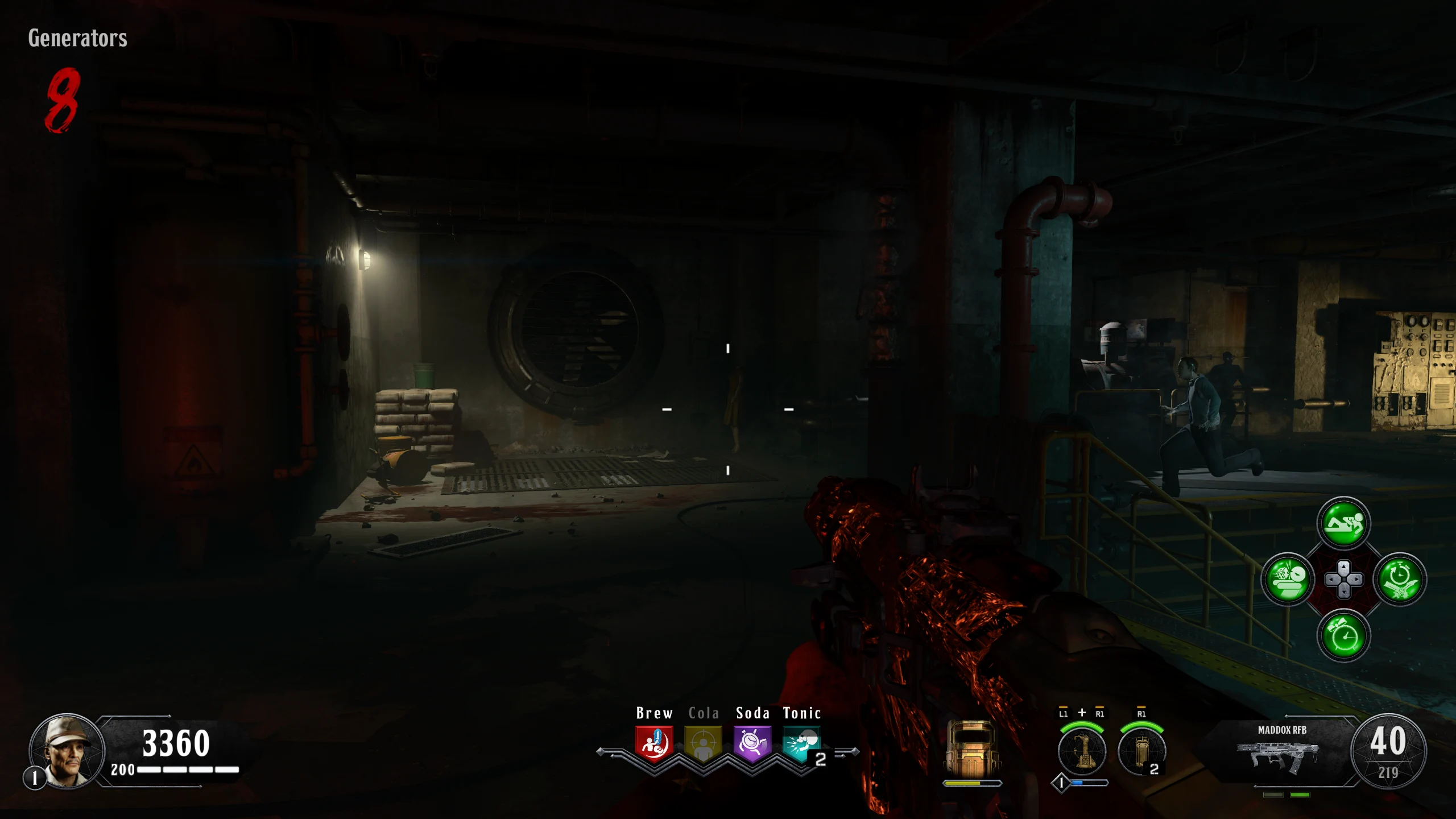Activate the special weapon icon with blue charge bar

coord(1082,752)
